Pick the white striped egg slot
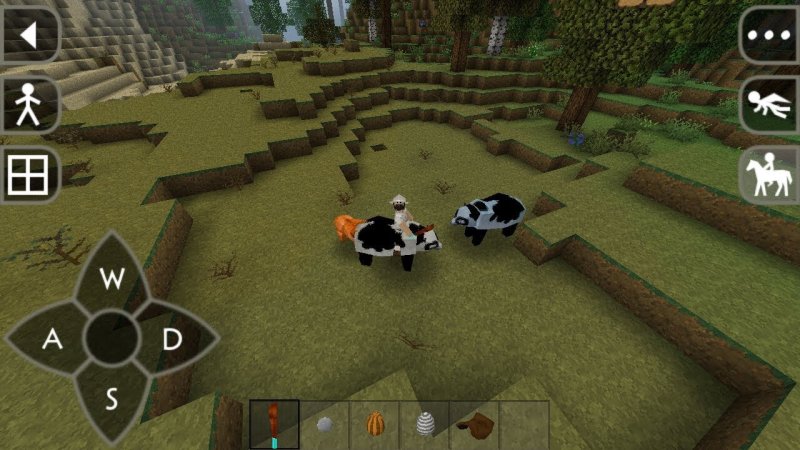 coord(424,425)
